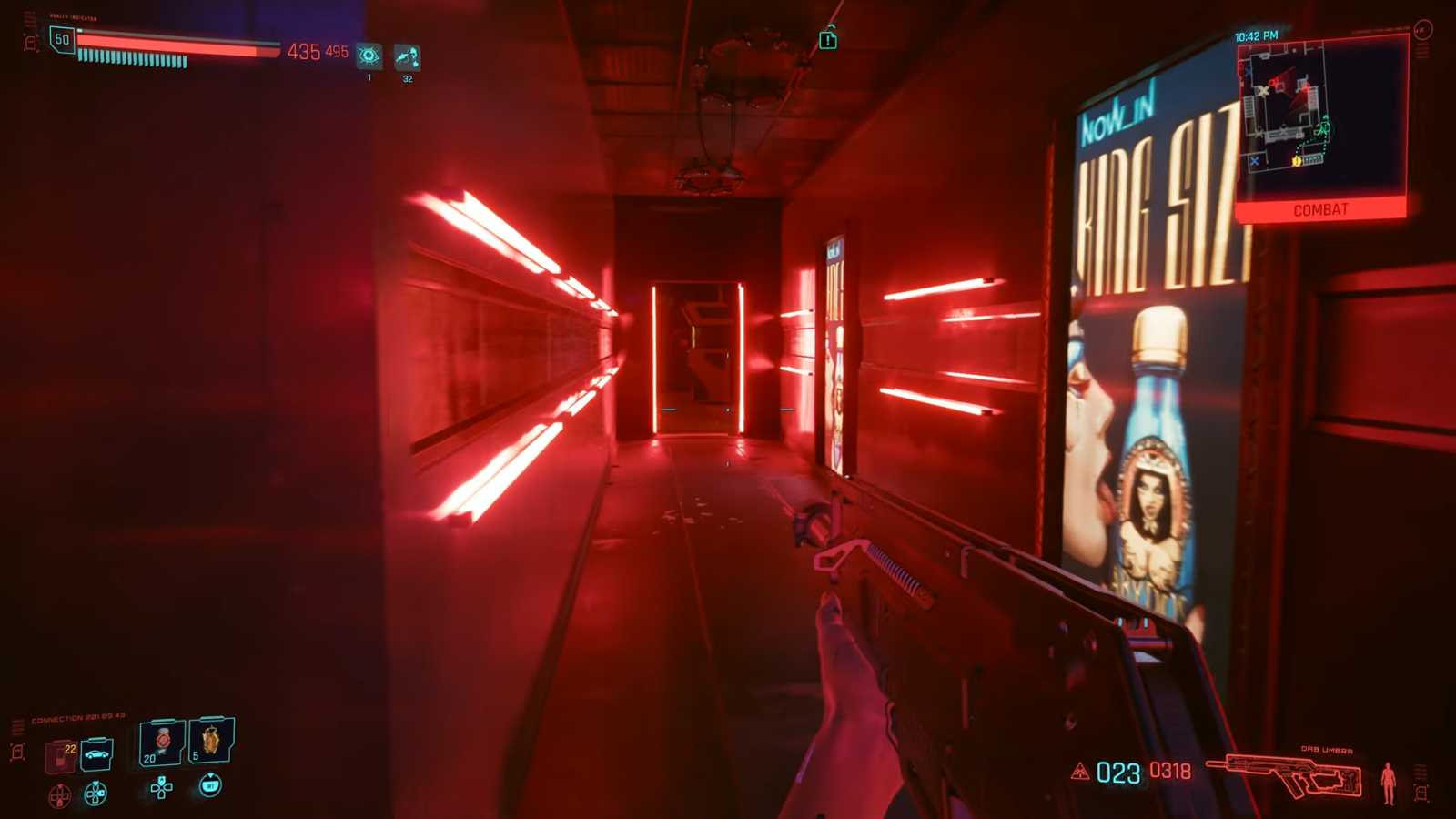1456x819 pixels.
Task: Click the vehicle summon car icon
Action: pos(97,753)
